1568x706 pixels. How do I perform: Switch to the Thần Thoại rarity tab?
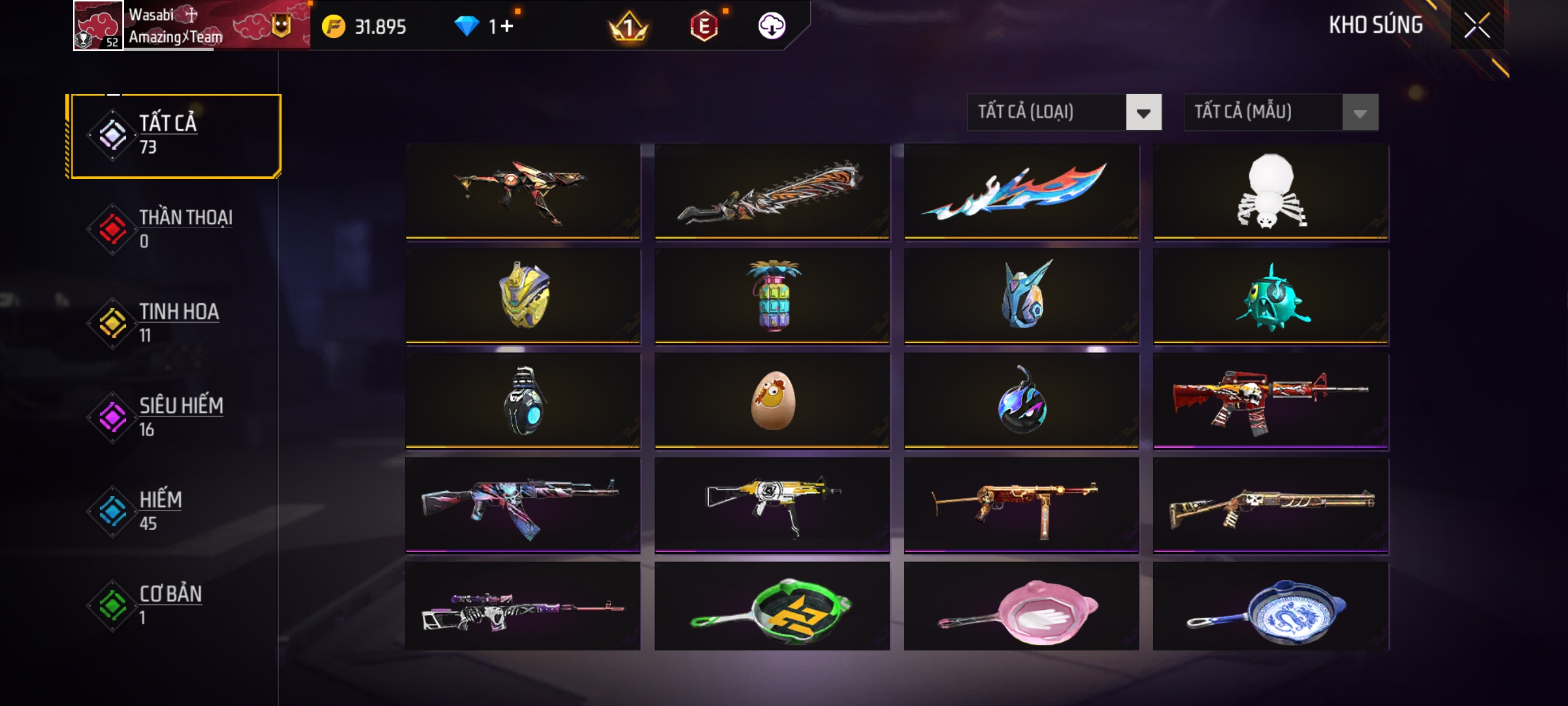175,229
